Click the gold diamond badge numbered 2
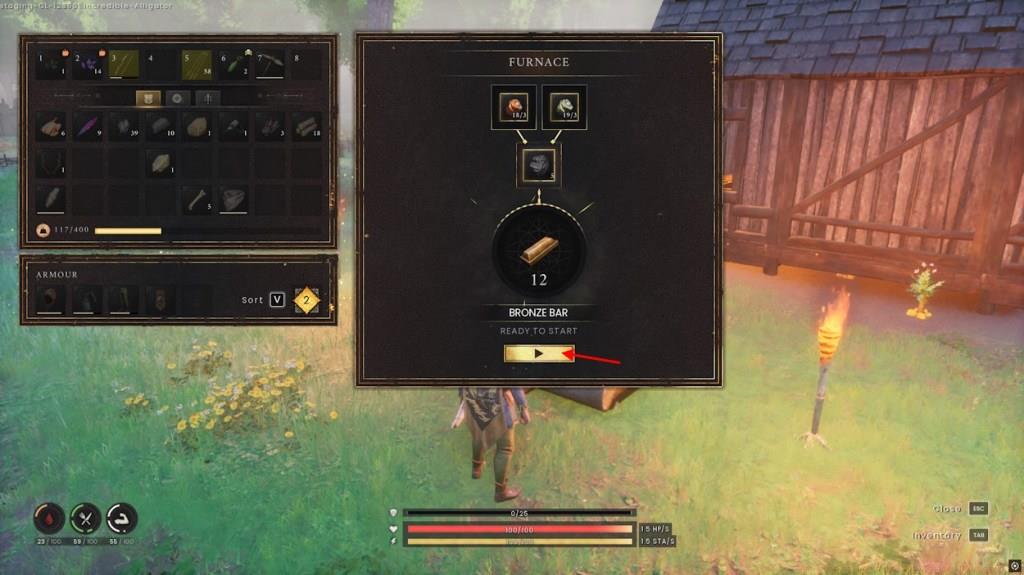This screenshot has height=575, width=1024. [x=307, y=300]
